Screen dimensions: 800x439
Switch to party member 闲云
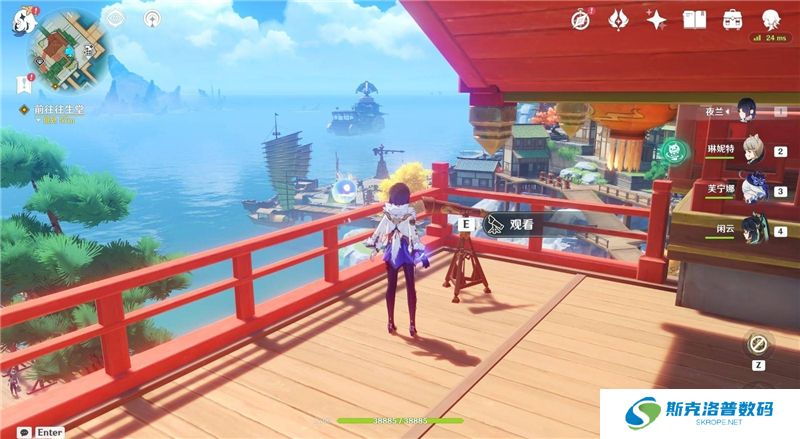click(x=754, y=228)
